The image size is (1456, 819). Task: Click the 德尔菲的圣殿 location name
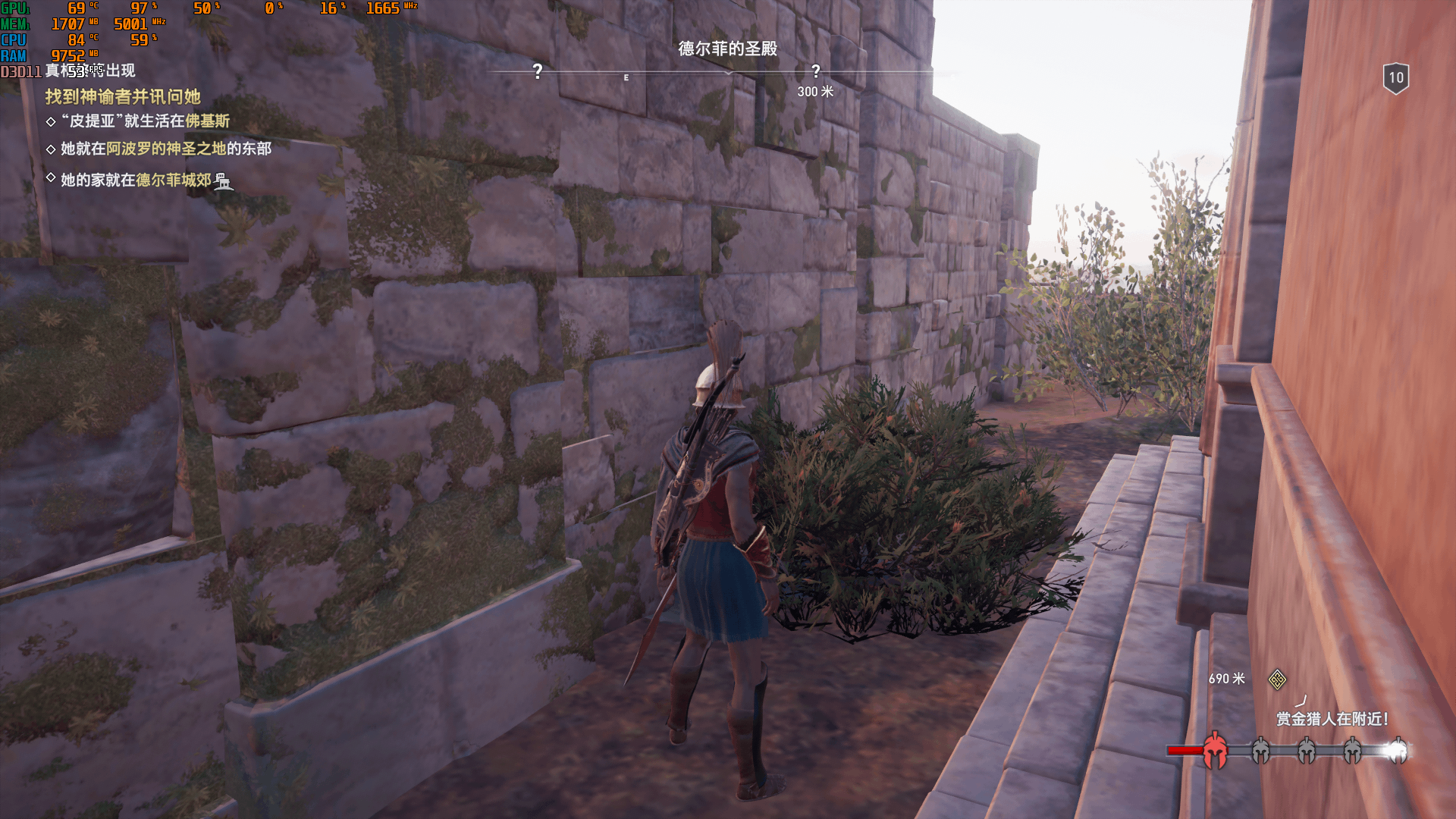click(x=727, y=49)
